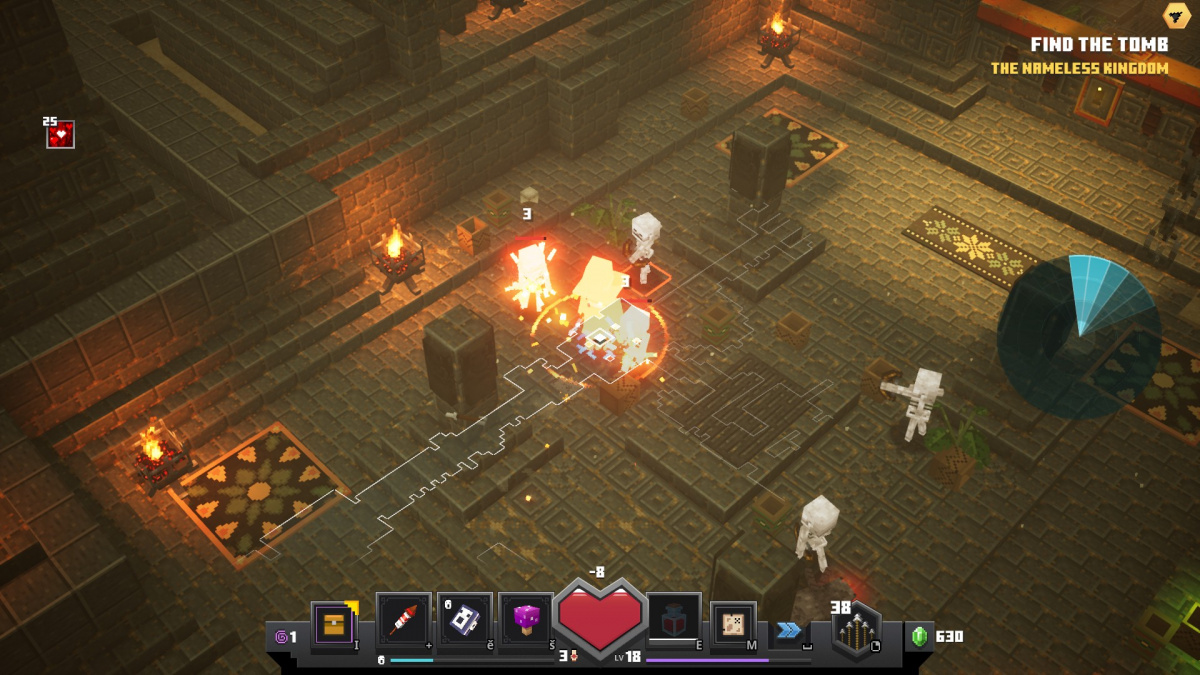This screenshot has width=1200, height=675.
Task: Click the green emerald currency icon
Action: click(x=919, y=636)
